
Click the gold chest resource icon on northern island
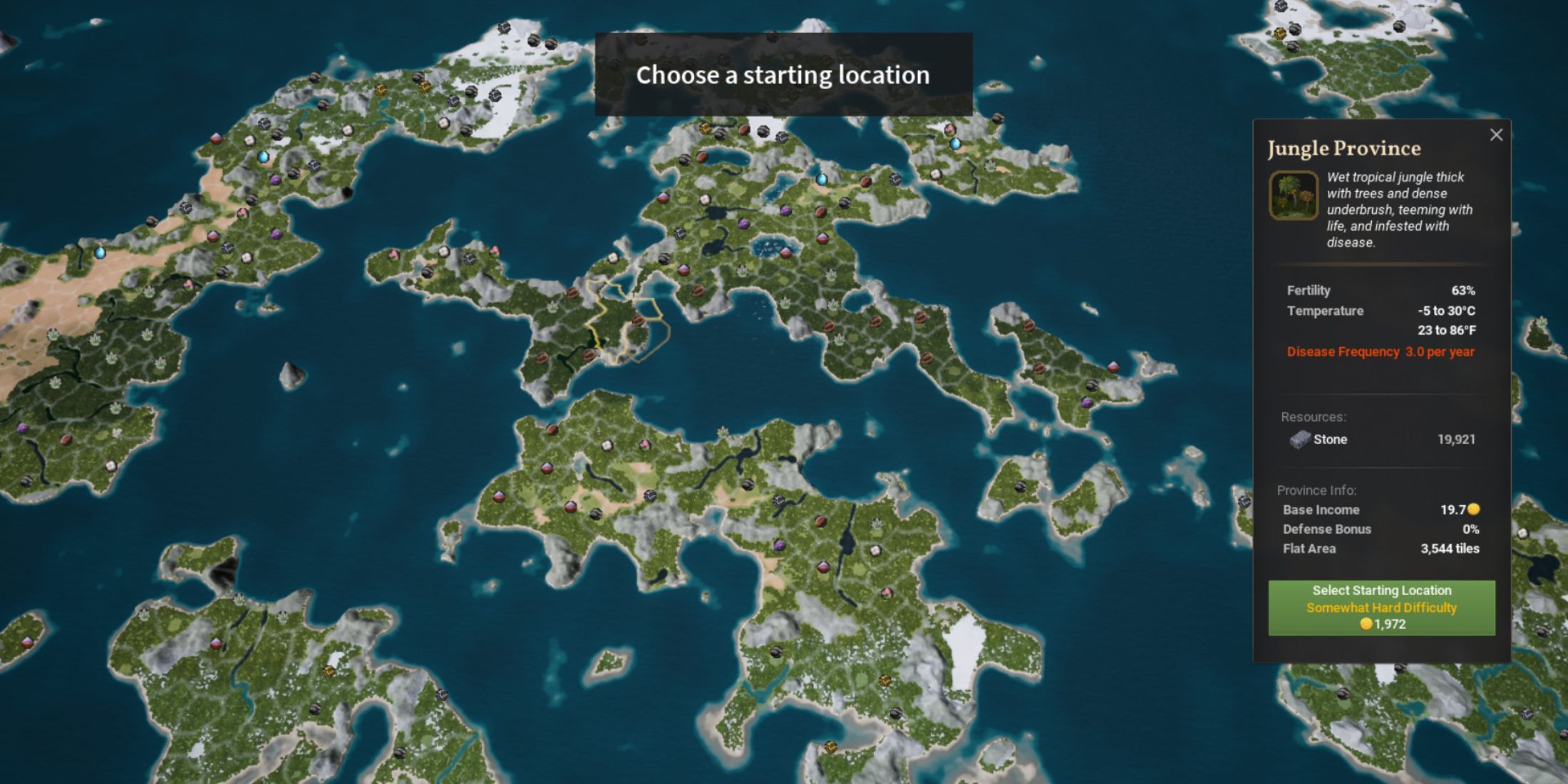click(x=381, y=91)
